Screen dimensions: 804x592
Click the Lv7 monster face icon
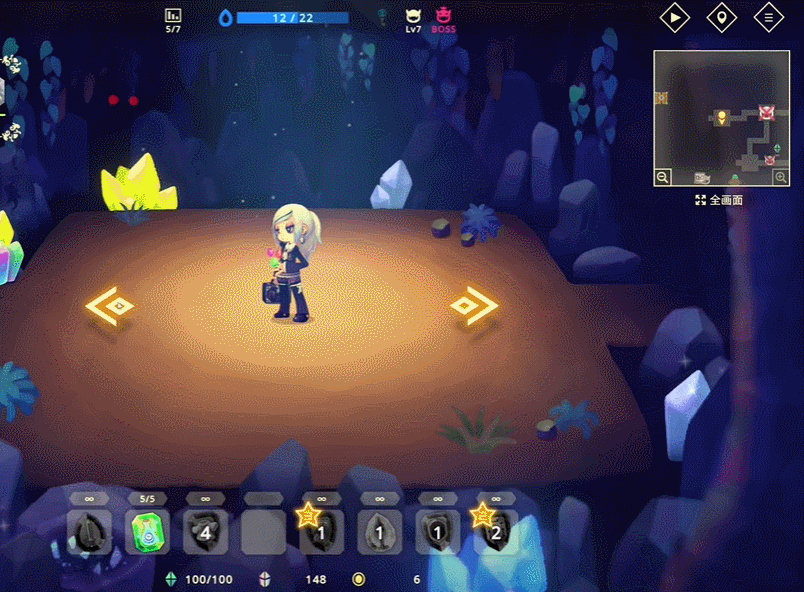tap(413, 17)
